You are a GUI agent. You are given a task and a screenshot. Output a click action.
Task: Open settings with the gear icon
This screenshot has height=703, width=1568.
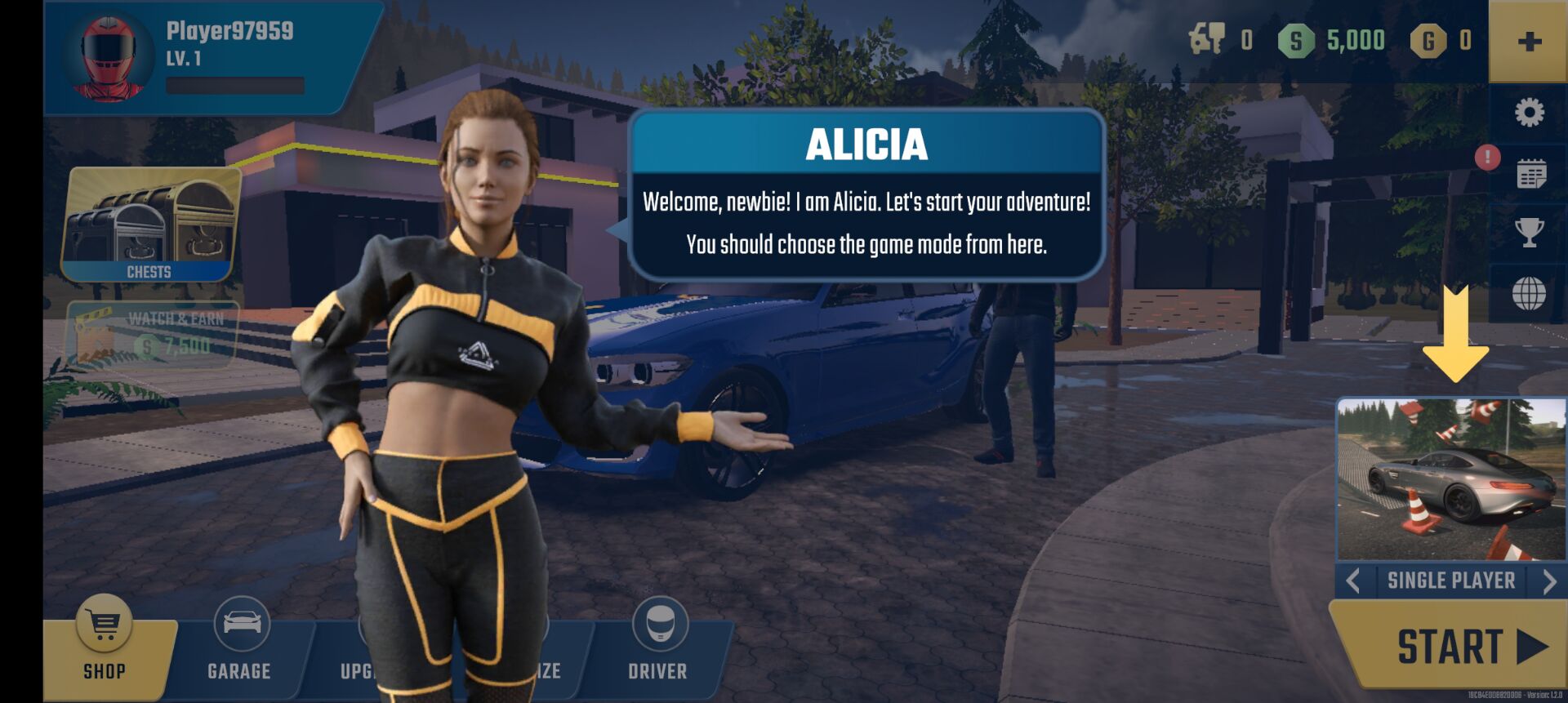[1529, 113]
